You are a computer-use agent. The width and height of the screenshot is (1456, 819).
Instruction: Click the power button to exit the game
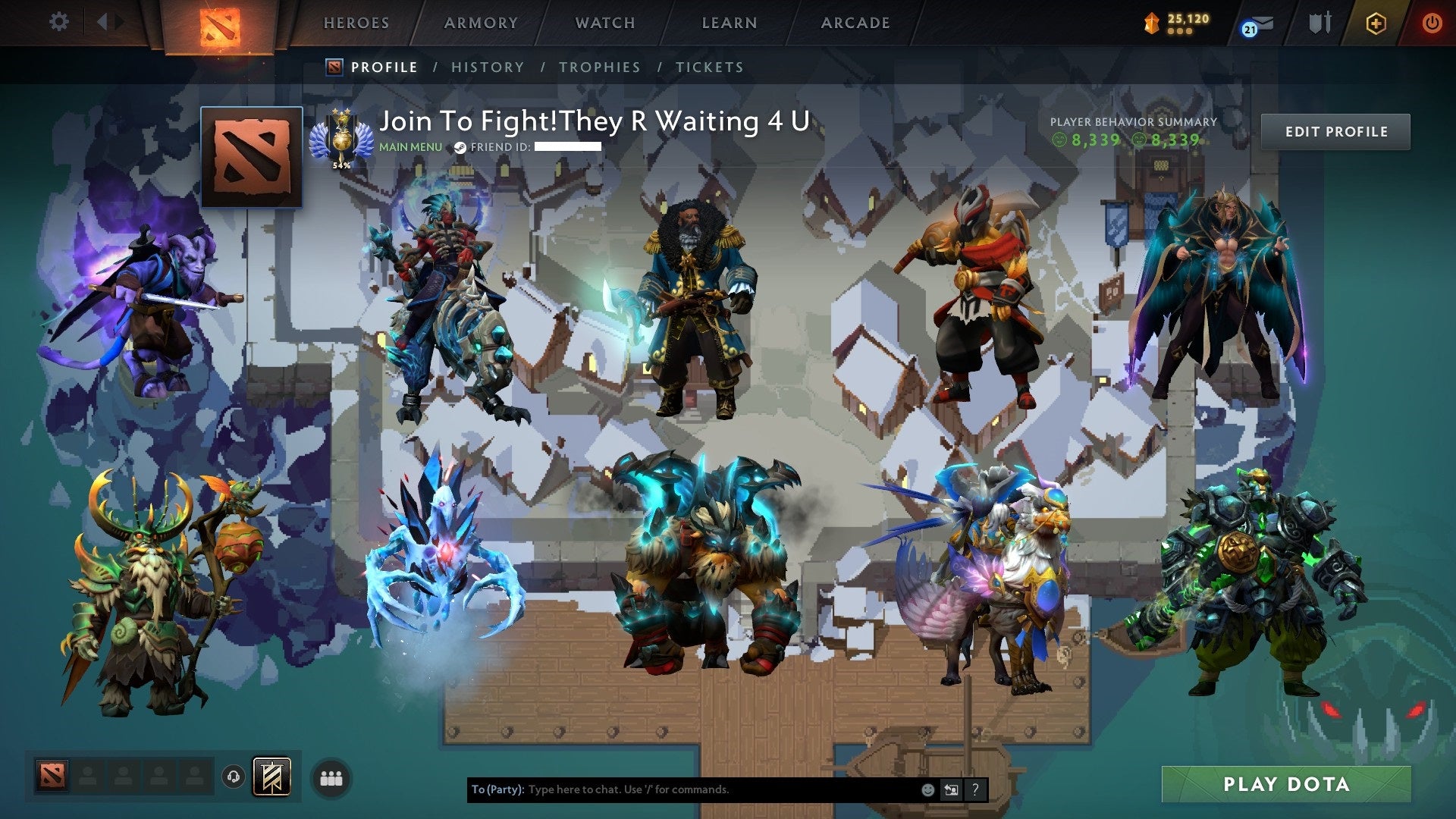point(1433,23)
